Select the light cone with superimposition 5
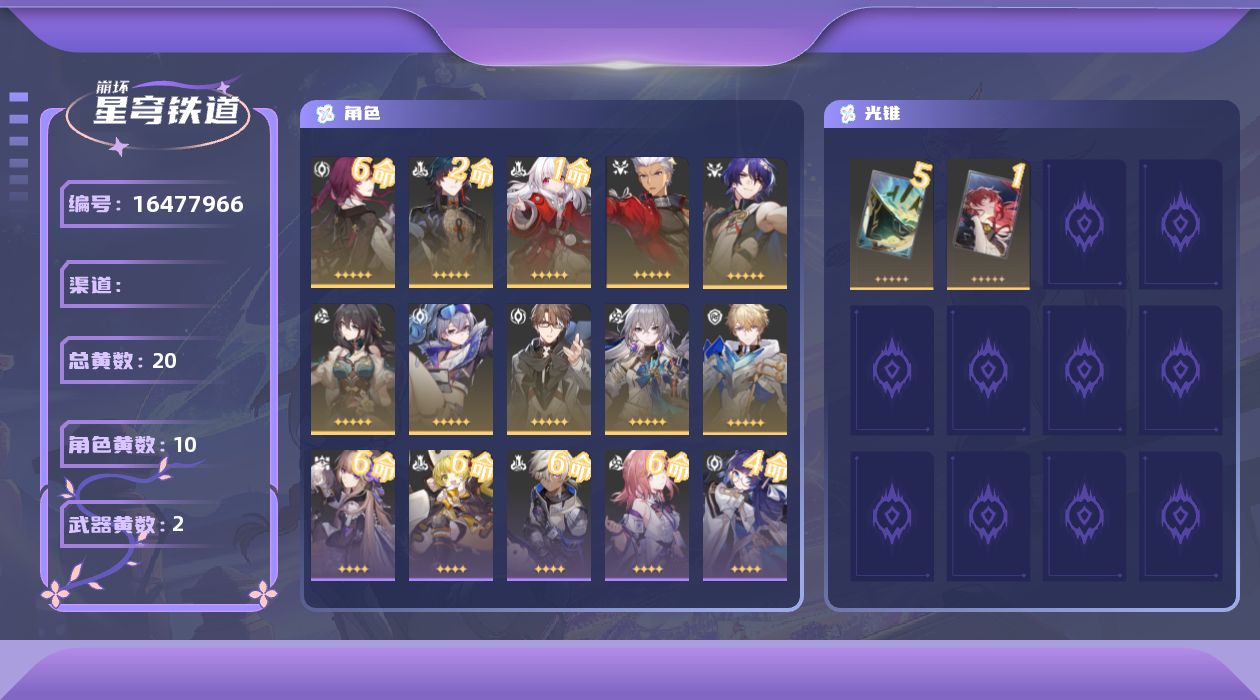1260x700 pixels. coord(891,224)
